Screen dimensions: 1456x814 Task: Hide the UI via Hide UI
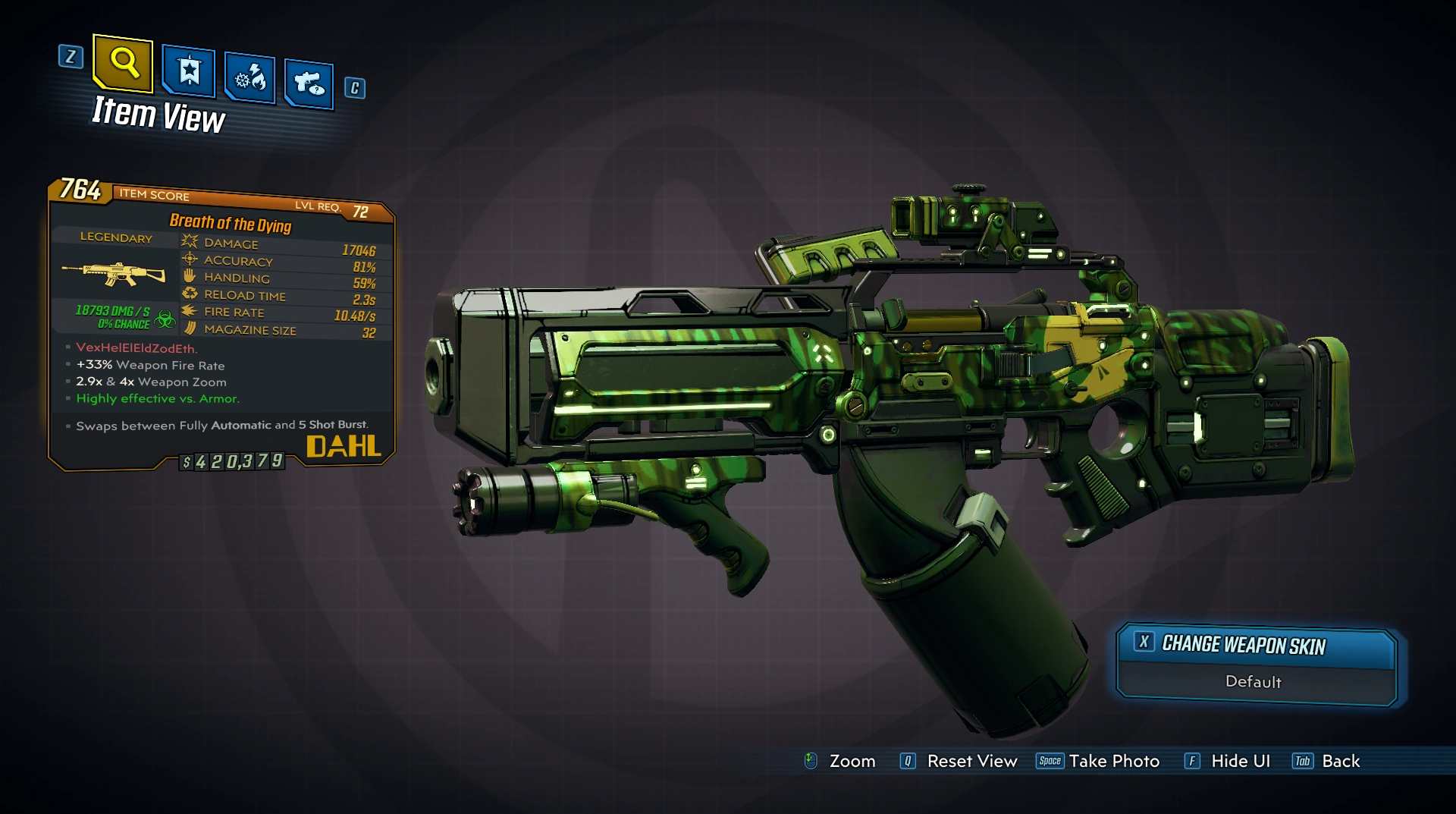tap(1239, 761)
